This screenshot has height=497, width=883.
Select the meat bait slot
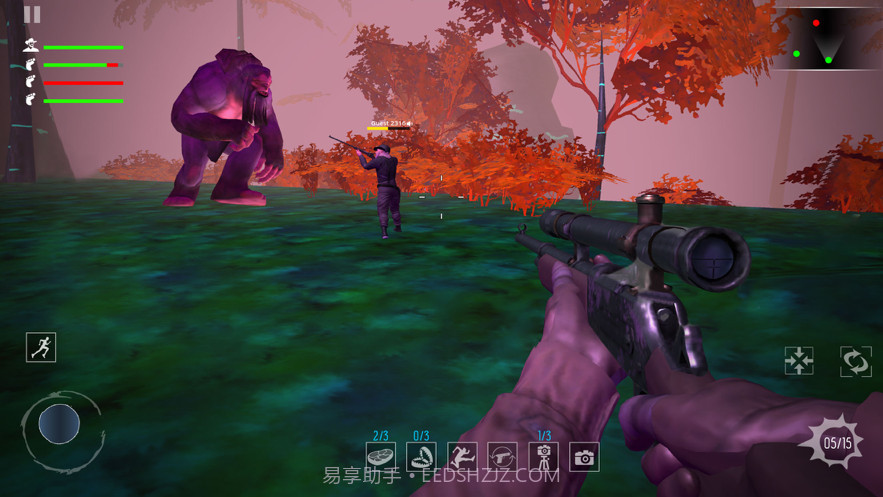(x=381, y=458)
